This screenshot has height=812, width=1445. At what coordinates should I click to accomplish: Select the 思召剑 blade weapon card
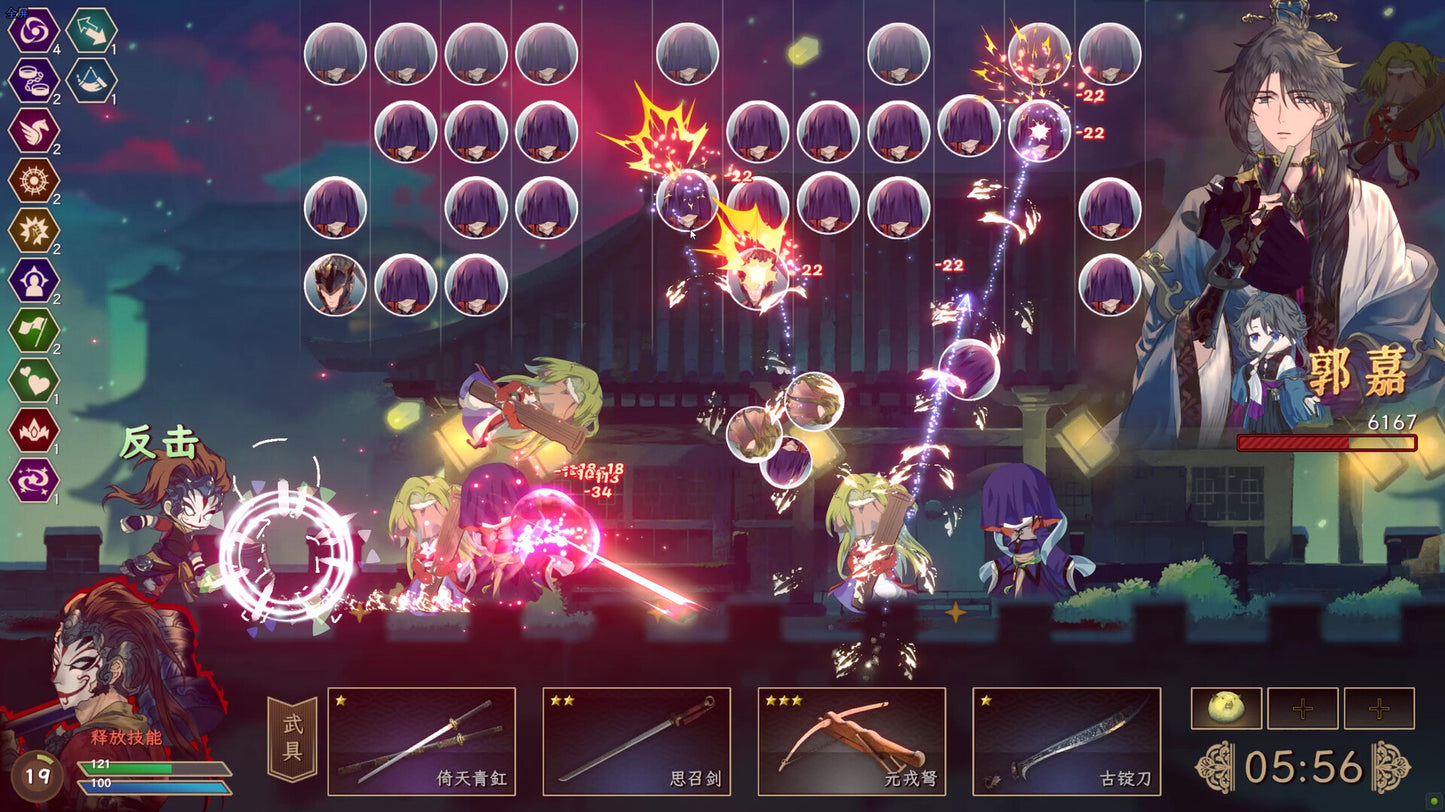point(637,740)
